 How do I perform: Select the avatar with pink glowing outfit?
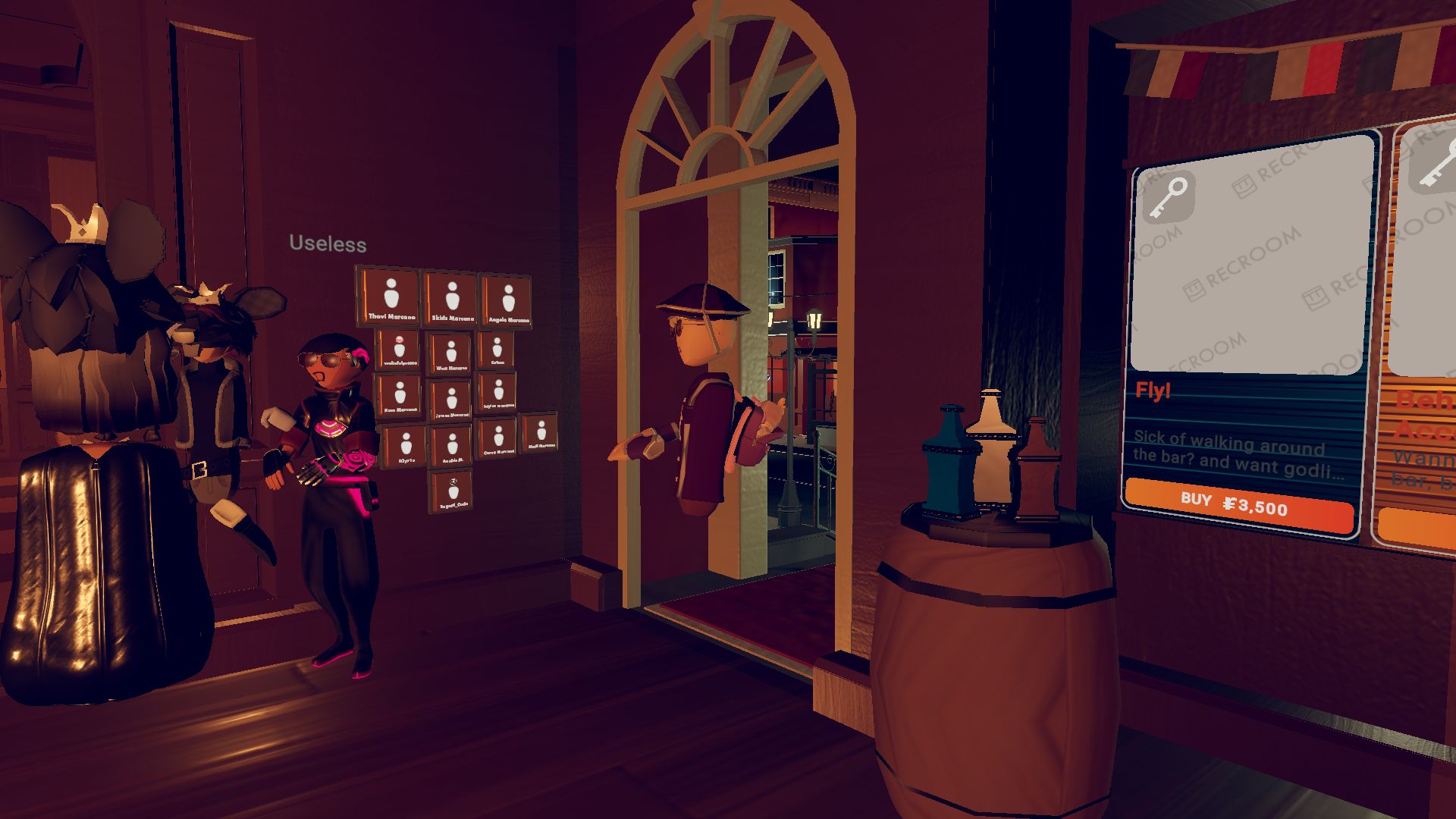[x=334, y=455]
